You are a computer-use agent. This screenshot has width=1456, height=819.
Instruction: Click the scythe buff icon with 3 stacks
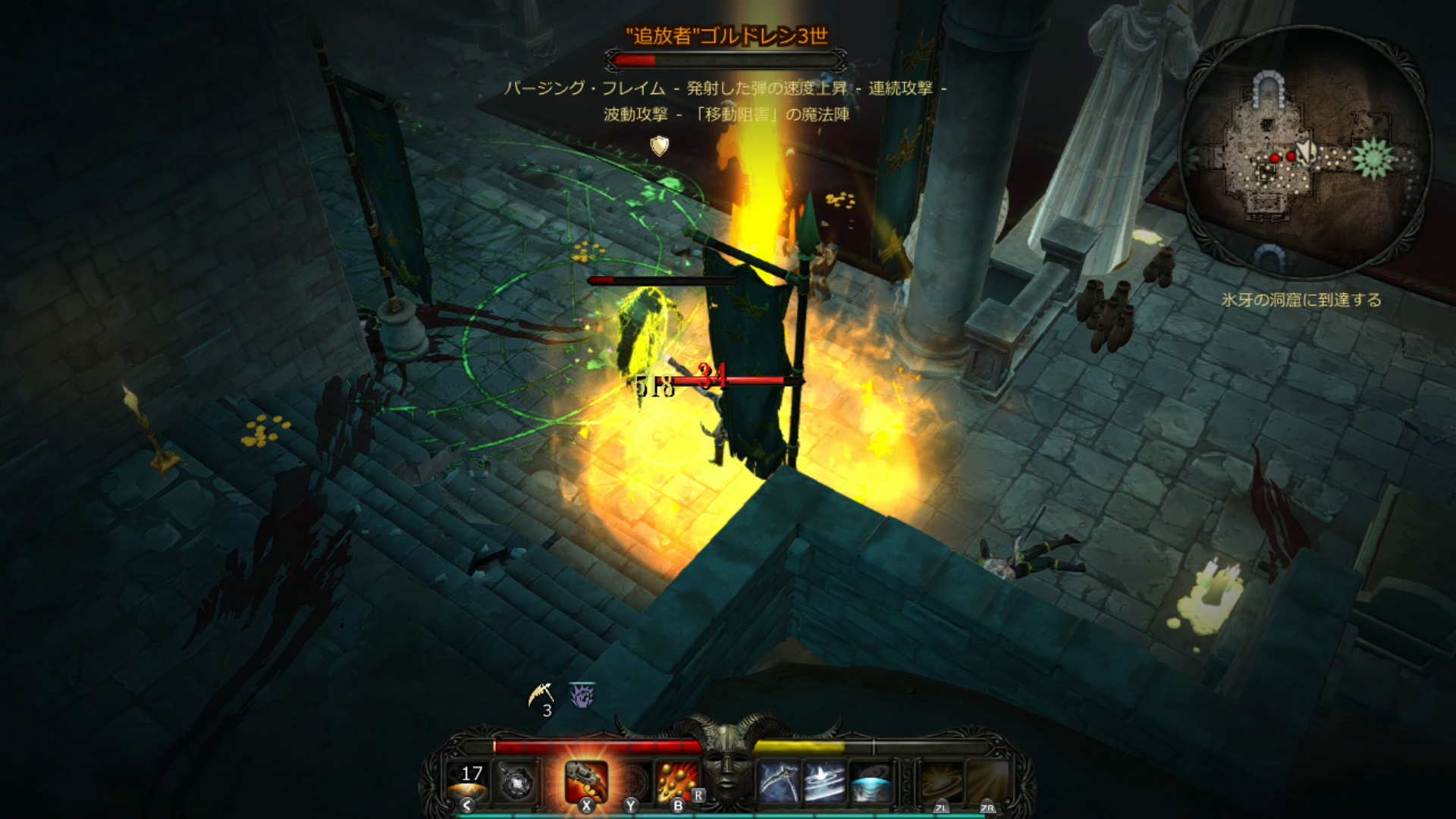(x=541, y=696)
